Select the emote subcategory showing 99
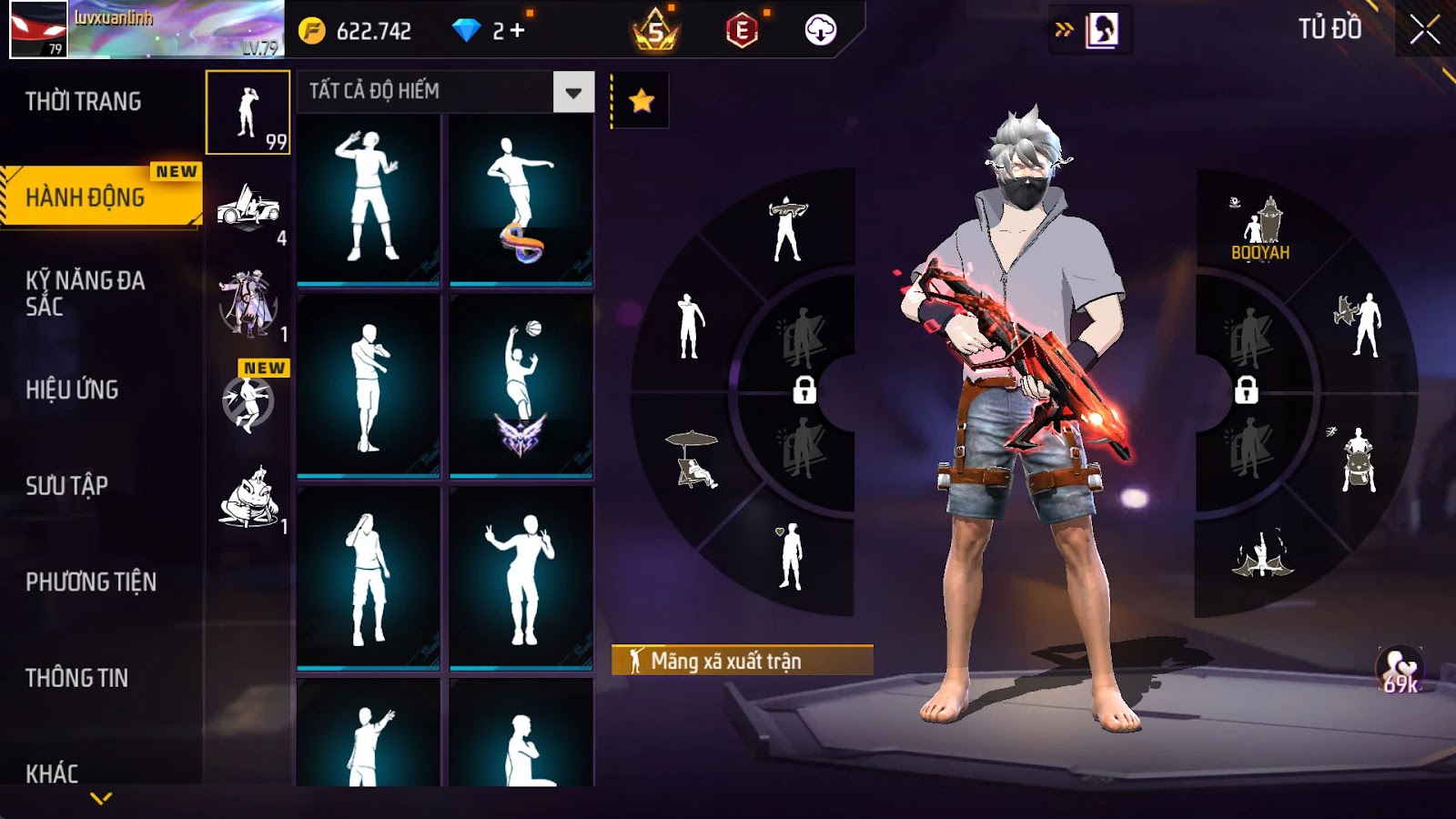1456x819 pixels. 248,113
